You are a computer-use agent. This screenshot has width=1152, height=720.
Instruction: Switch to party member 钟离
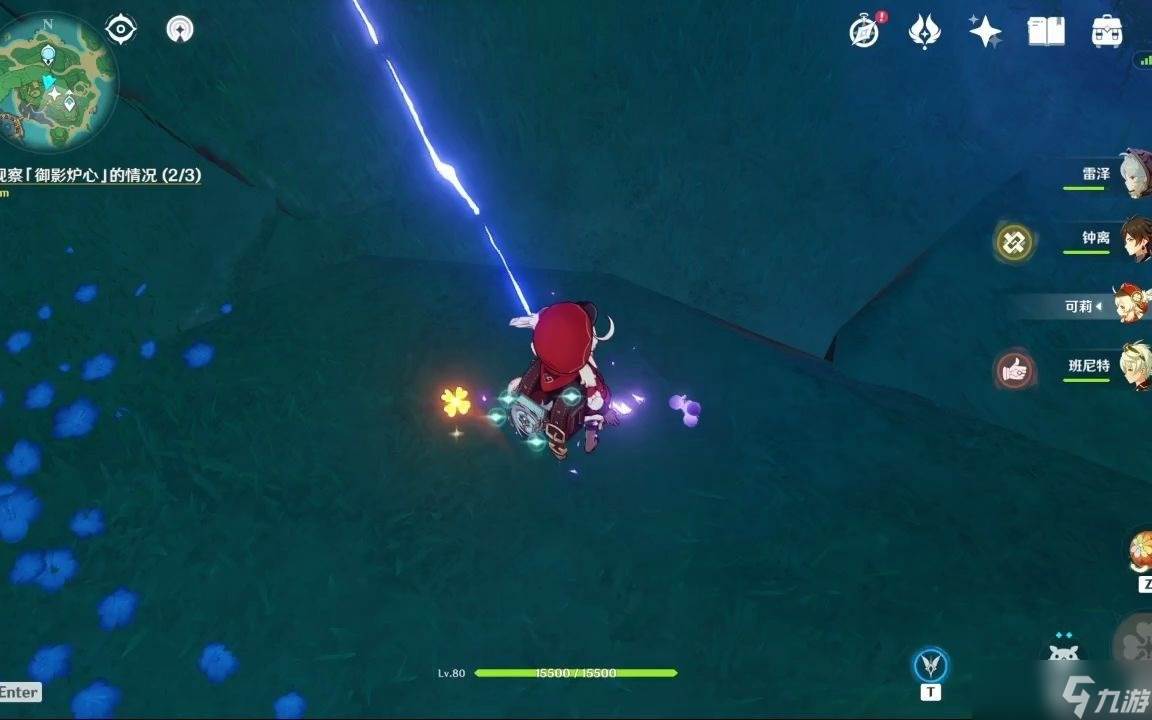(1134, 240)
